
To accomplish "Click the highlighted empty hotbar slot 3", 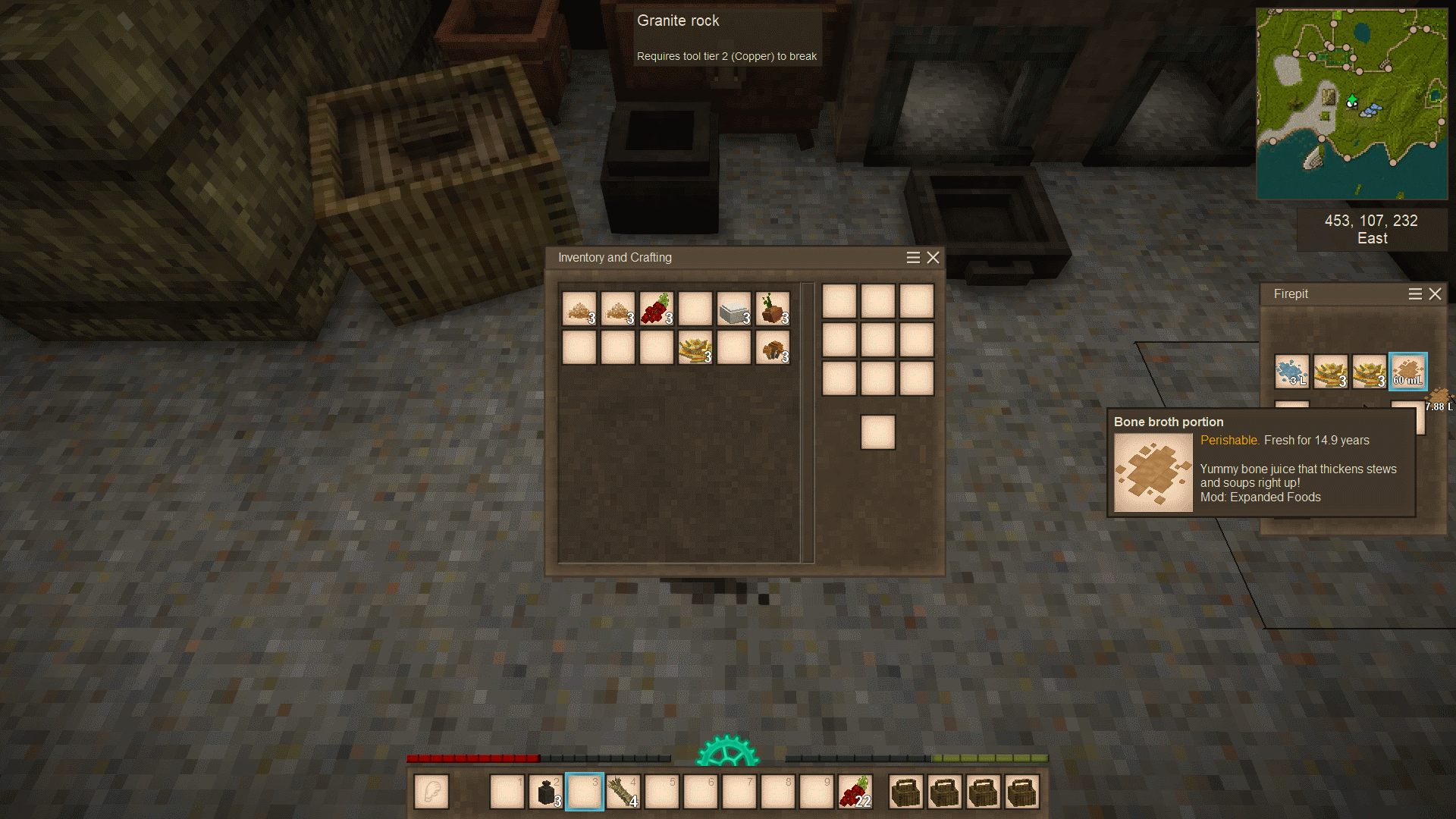I will (585, 792).
